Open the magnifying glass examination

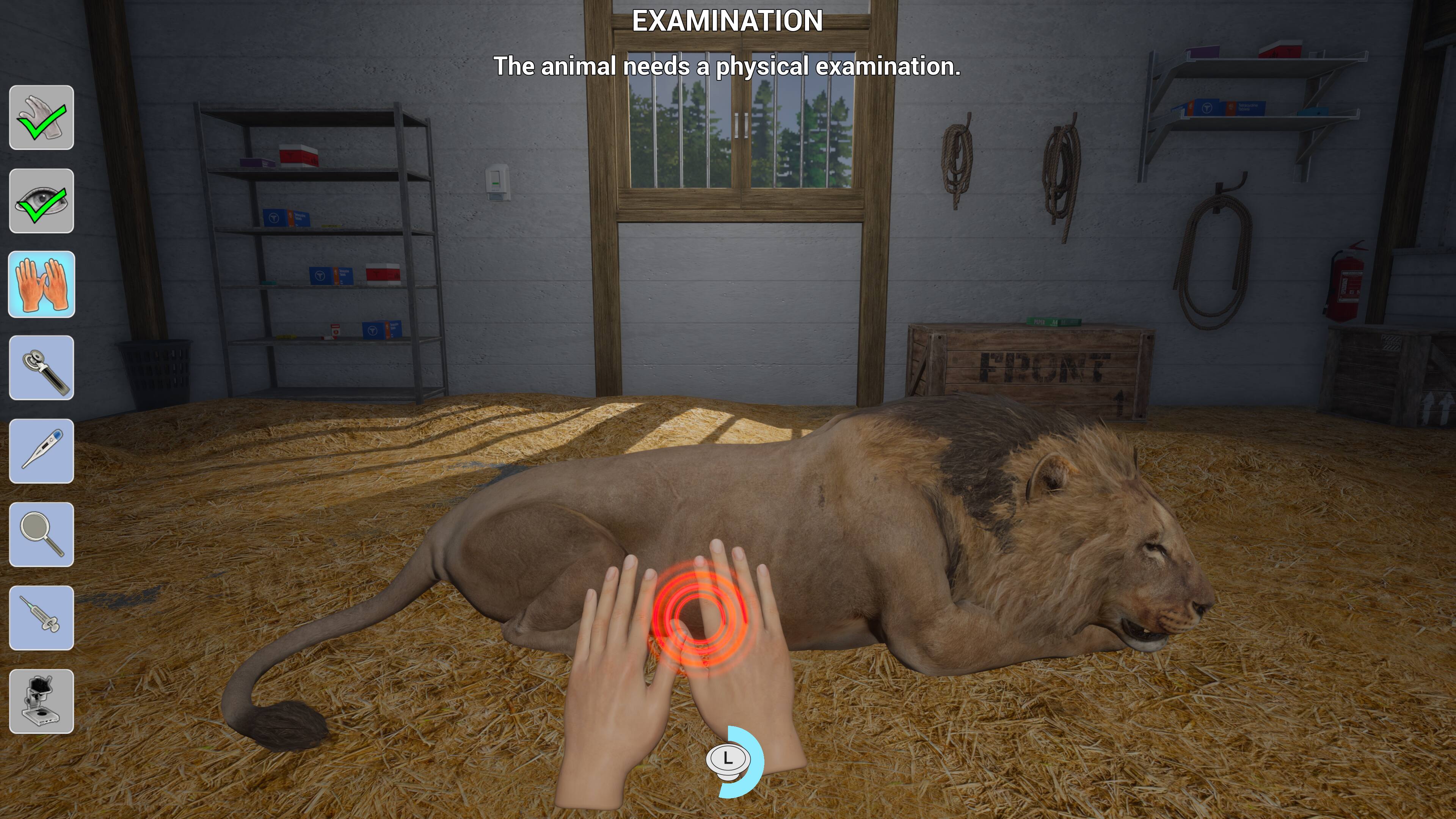[42, 534]
